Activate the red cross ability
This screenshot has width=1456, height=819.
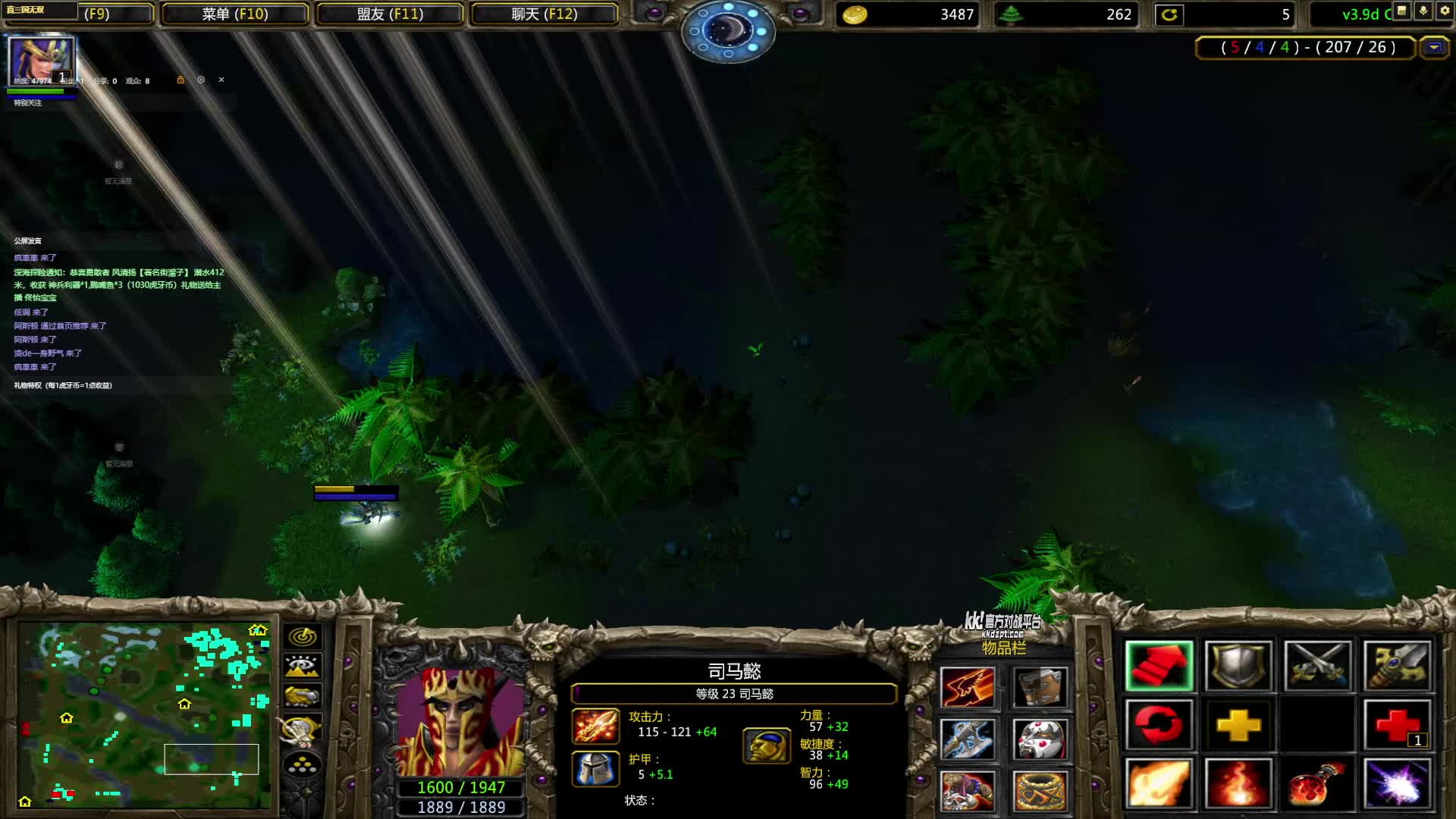click(x=1397, y=725)
